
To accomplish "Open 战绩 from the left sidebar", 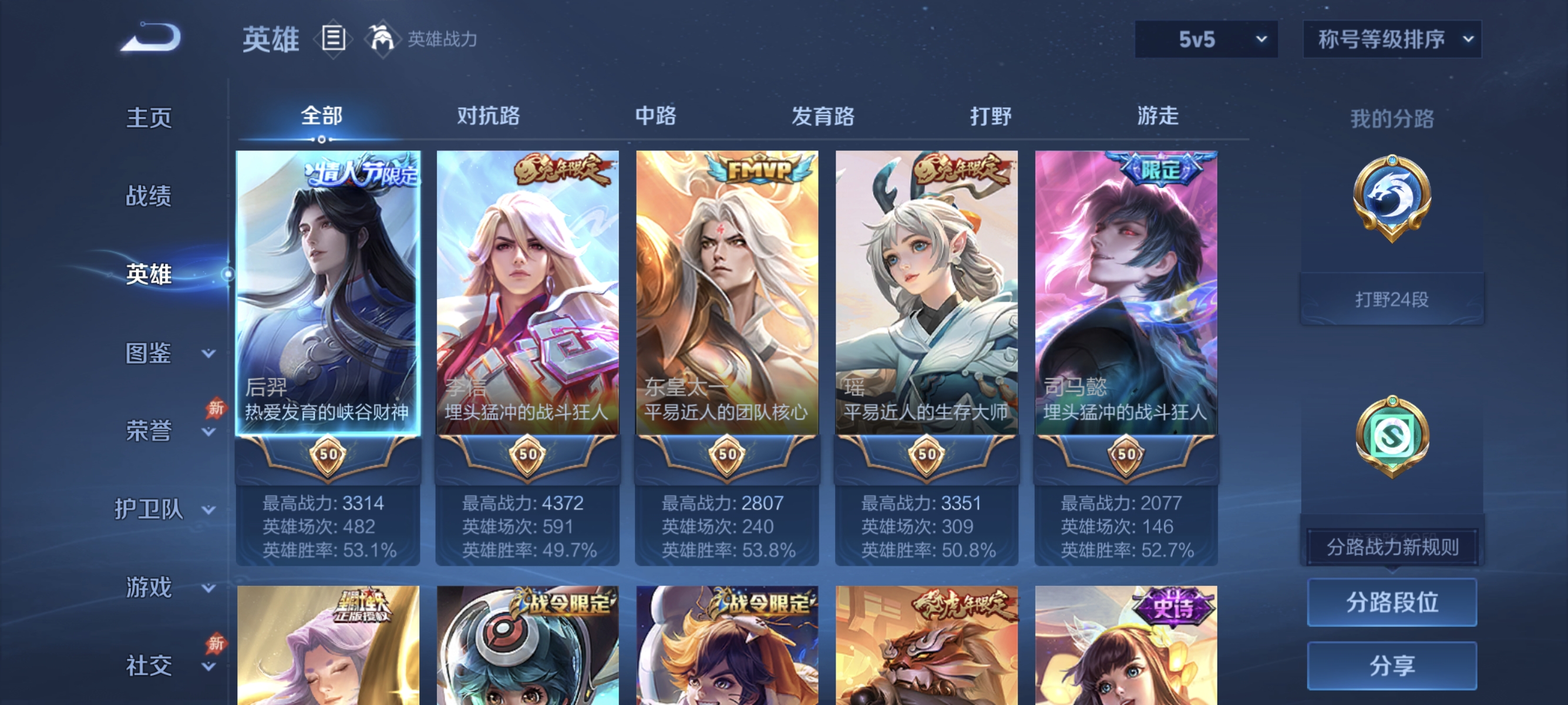I will 149,196.
